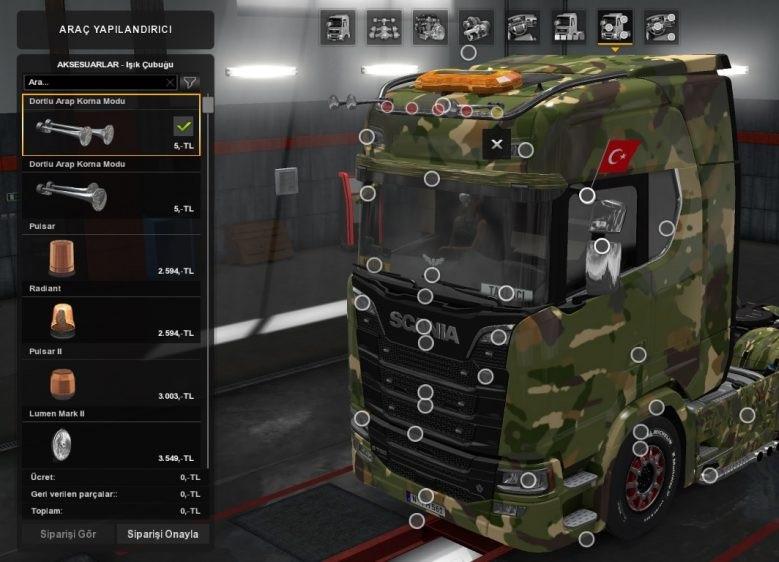Close the accessory slot with the X button

[497, 142]
